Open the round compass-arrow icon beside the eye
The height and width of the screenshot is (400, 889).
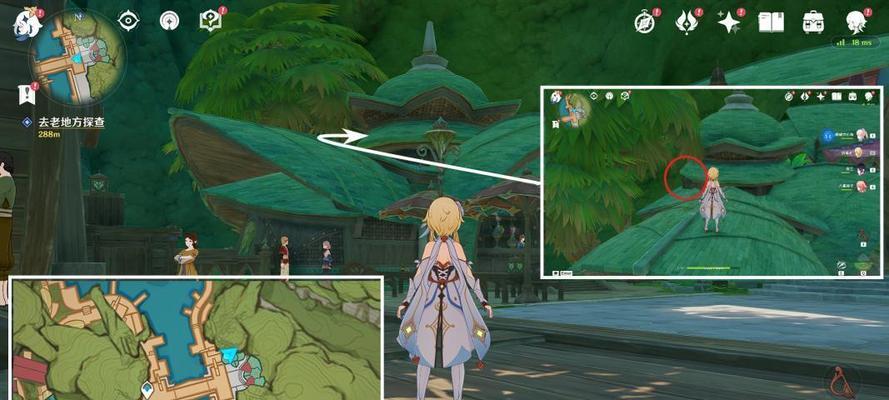(x=169, y=20)
